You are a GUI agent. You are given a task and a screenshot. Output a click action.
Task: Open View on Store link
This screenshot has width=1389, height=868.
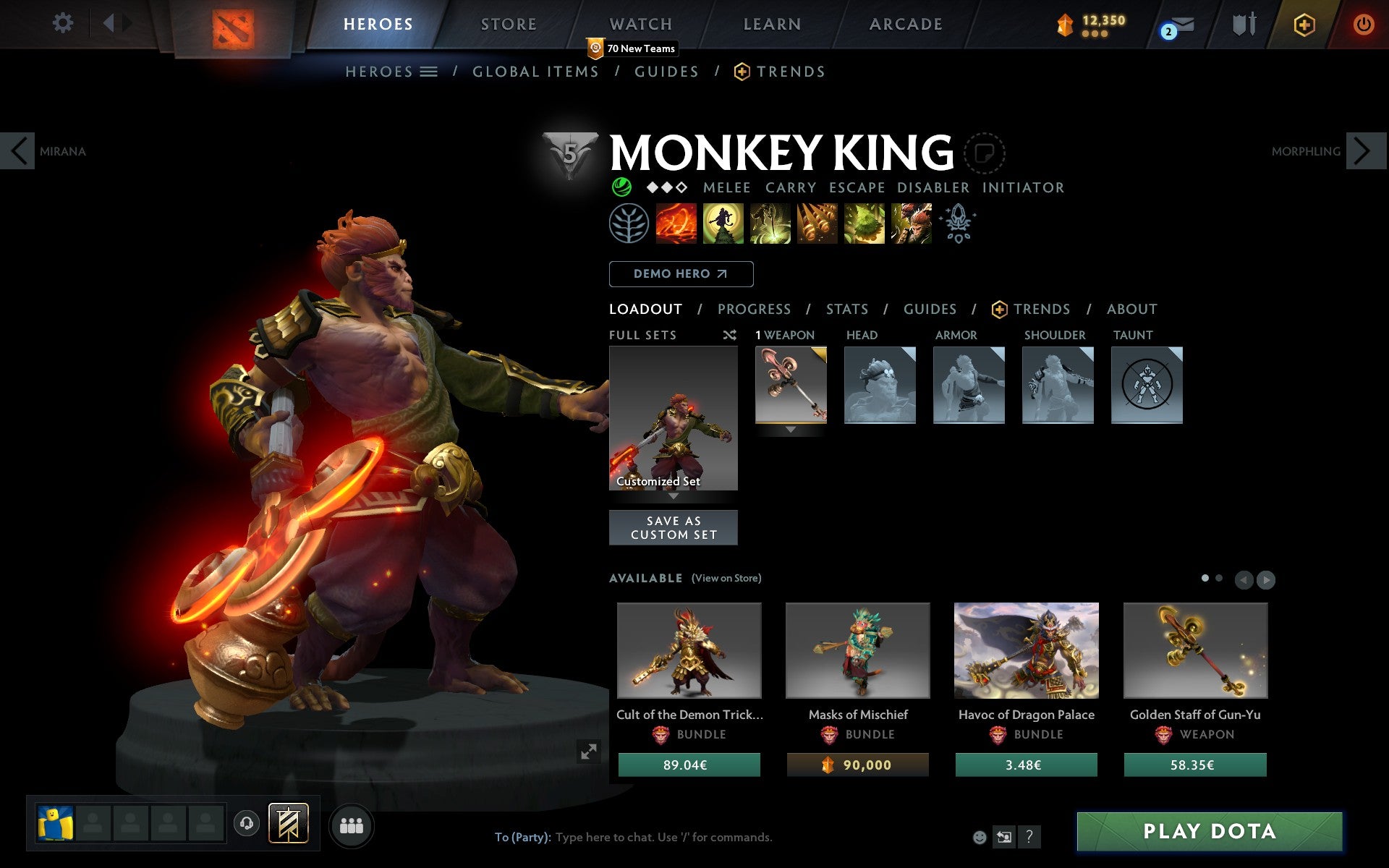726,578
